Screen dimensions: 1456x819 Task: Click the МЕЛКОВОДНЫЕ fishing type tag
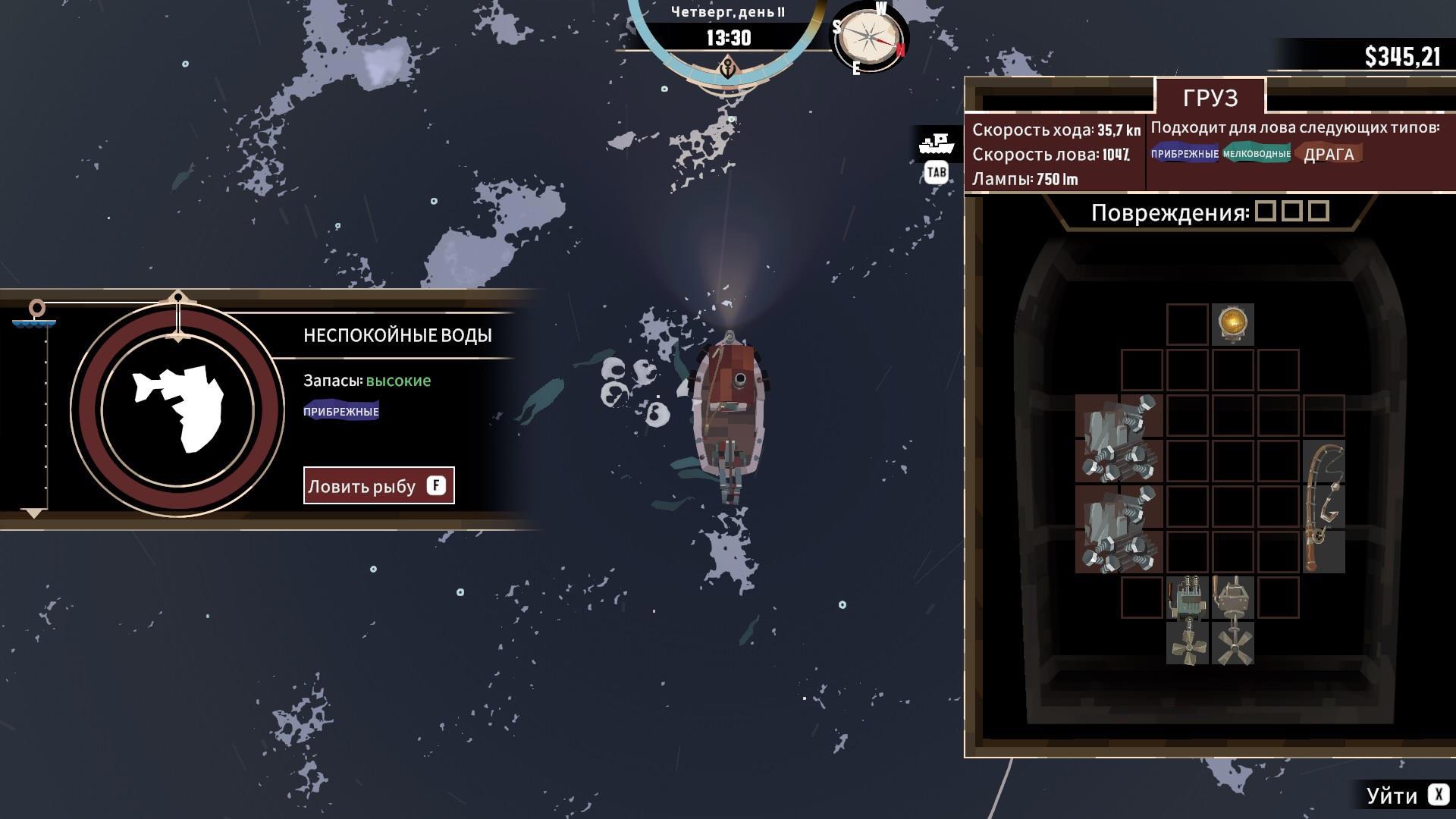coord(1256,154)
